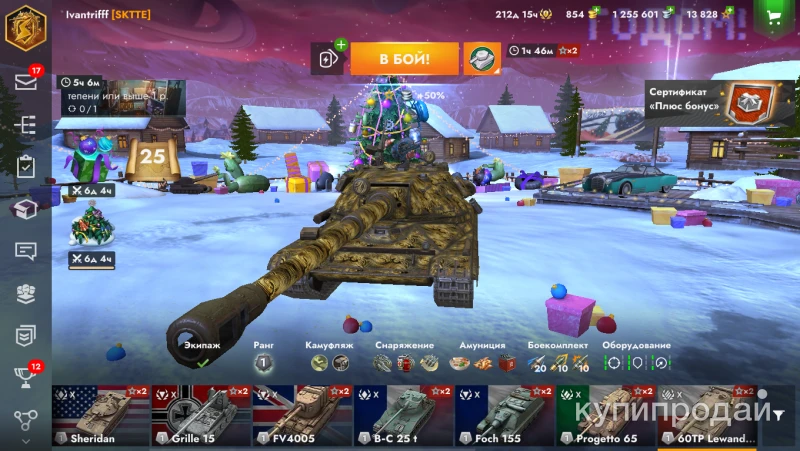Open the Оборудование equipment slots
The width and height of the screenshot is (800, 451).
[x=637, y=357]
